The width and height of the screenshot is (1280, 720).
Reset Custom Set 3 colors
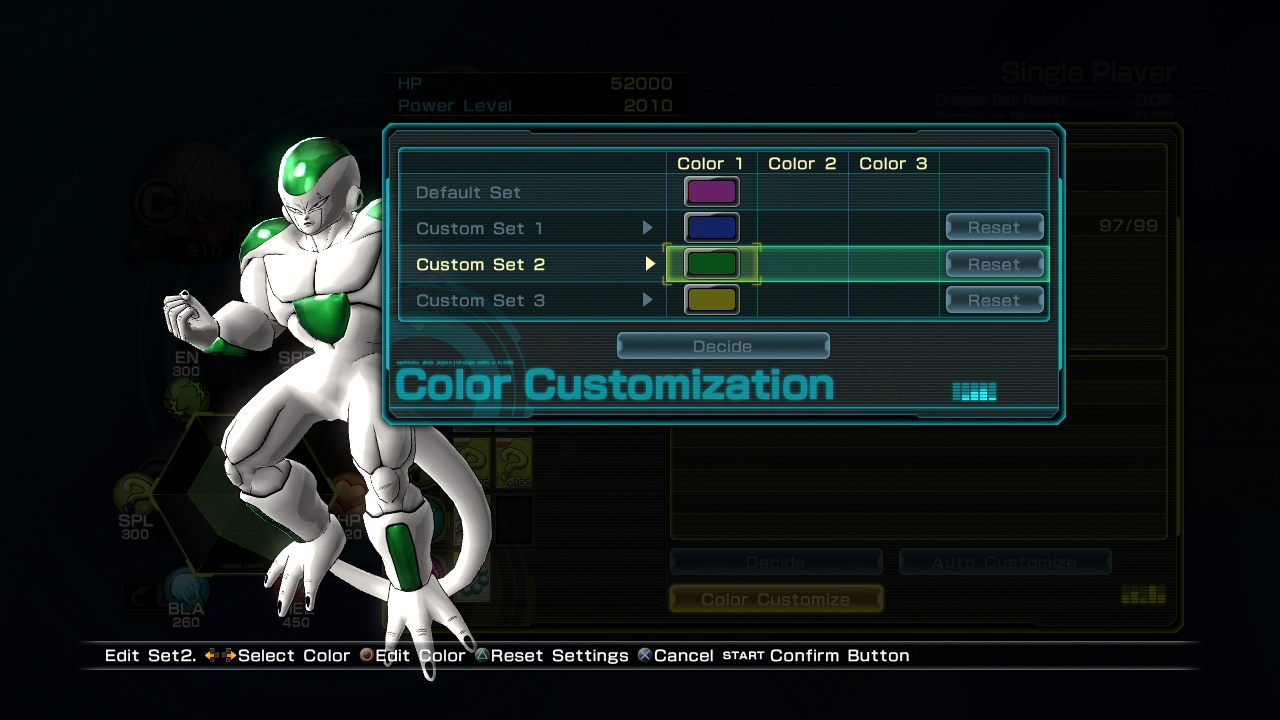[994, 300]
